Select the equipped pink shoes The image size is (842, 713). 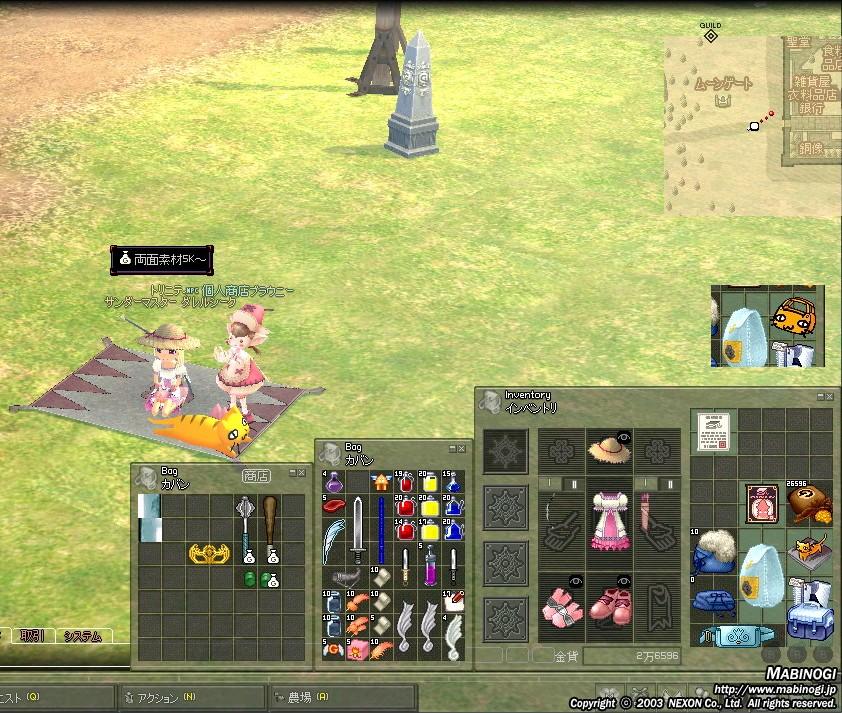point(608,607)
